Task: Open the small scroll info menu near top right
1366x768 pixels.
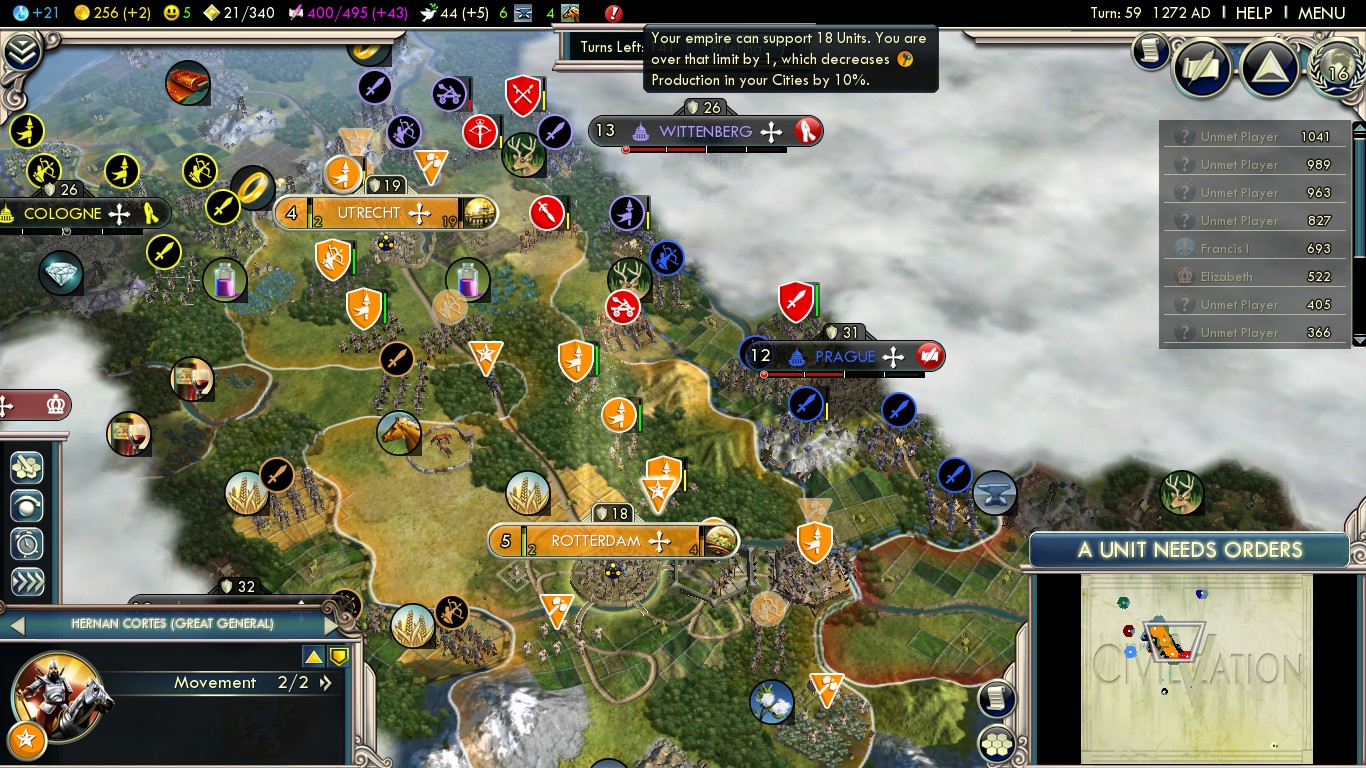Action: click(1151, 49)
